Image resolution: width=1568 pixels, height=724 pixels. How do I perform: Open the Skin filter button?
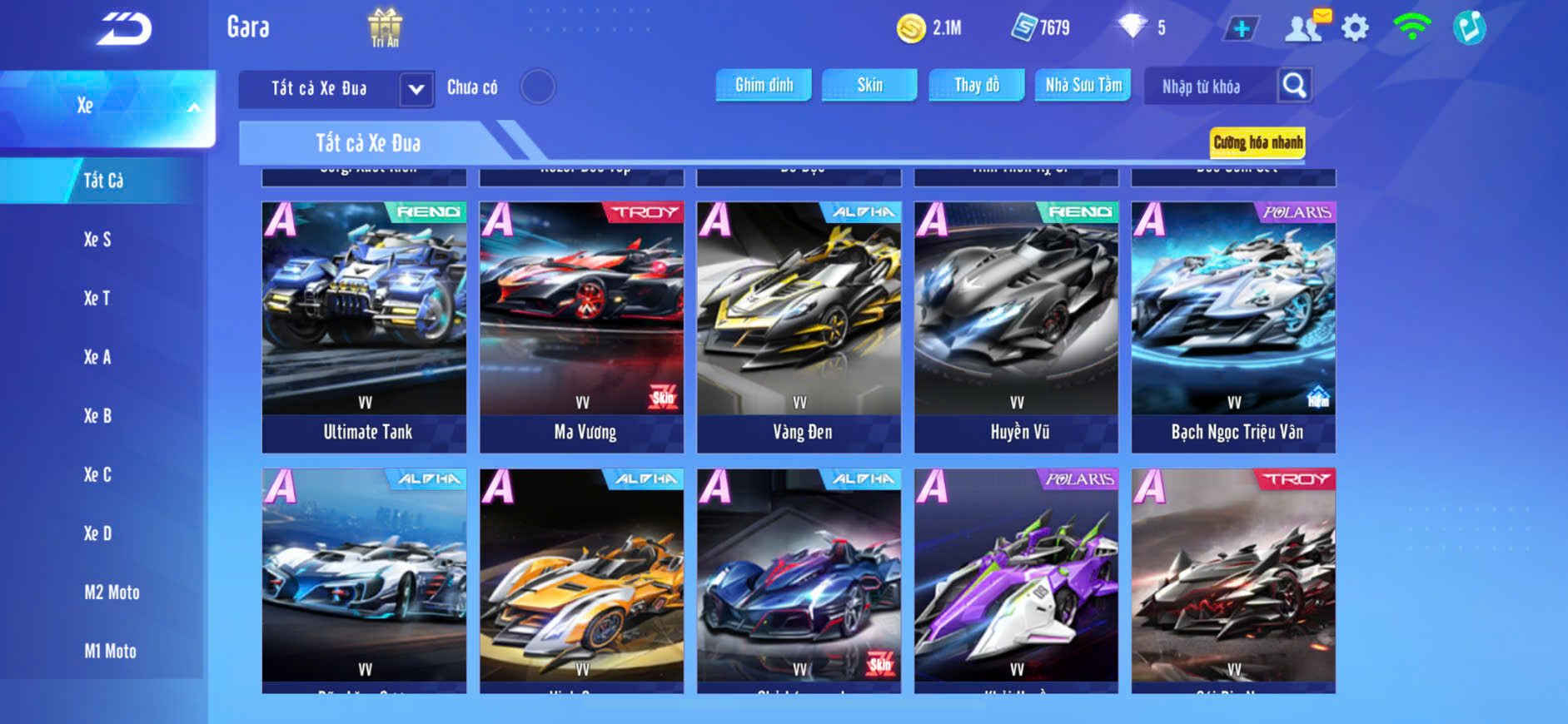869,85
